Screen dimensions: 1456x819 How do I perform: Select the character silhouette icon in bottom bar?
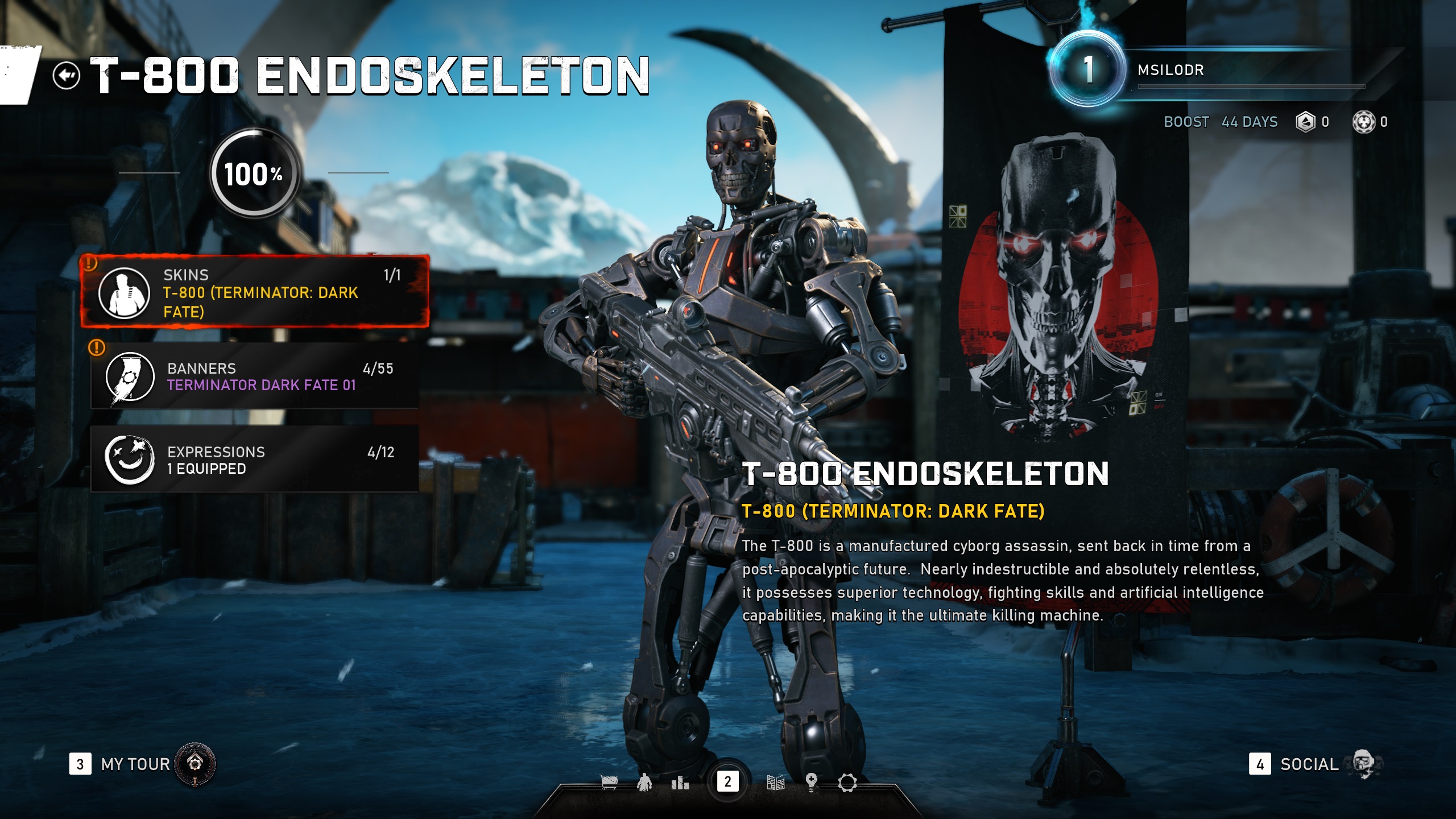coord(644,783)
